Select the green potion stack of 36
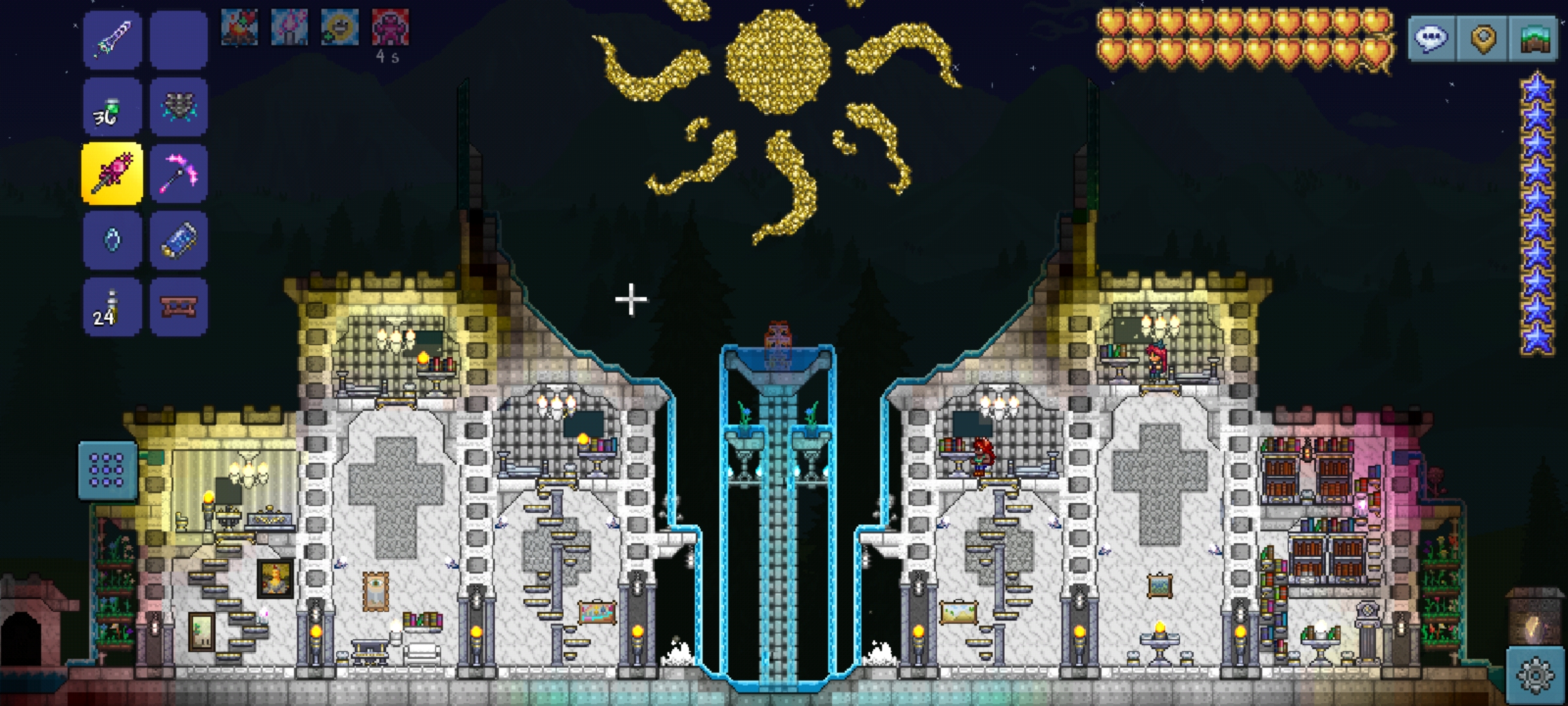Viewport: 1568px width, 706px height. [x=112, y=107]
